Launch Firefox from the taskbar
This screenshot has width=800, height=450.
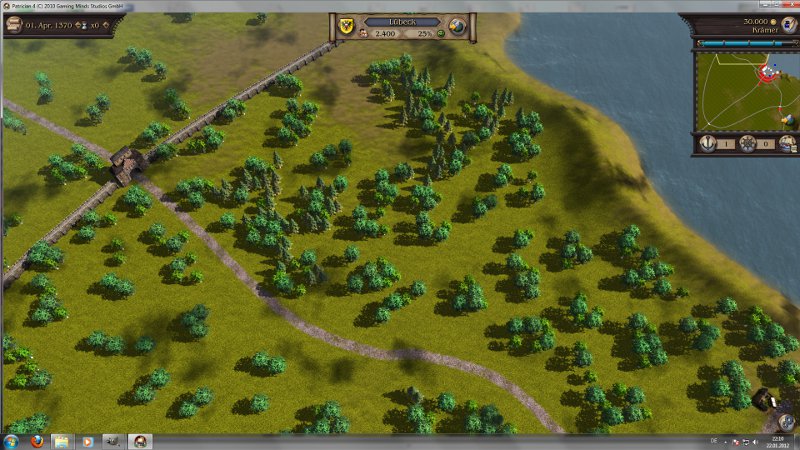click(36, 441)
